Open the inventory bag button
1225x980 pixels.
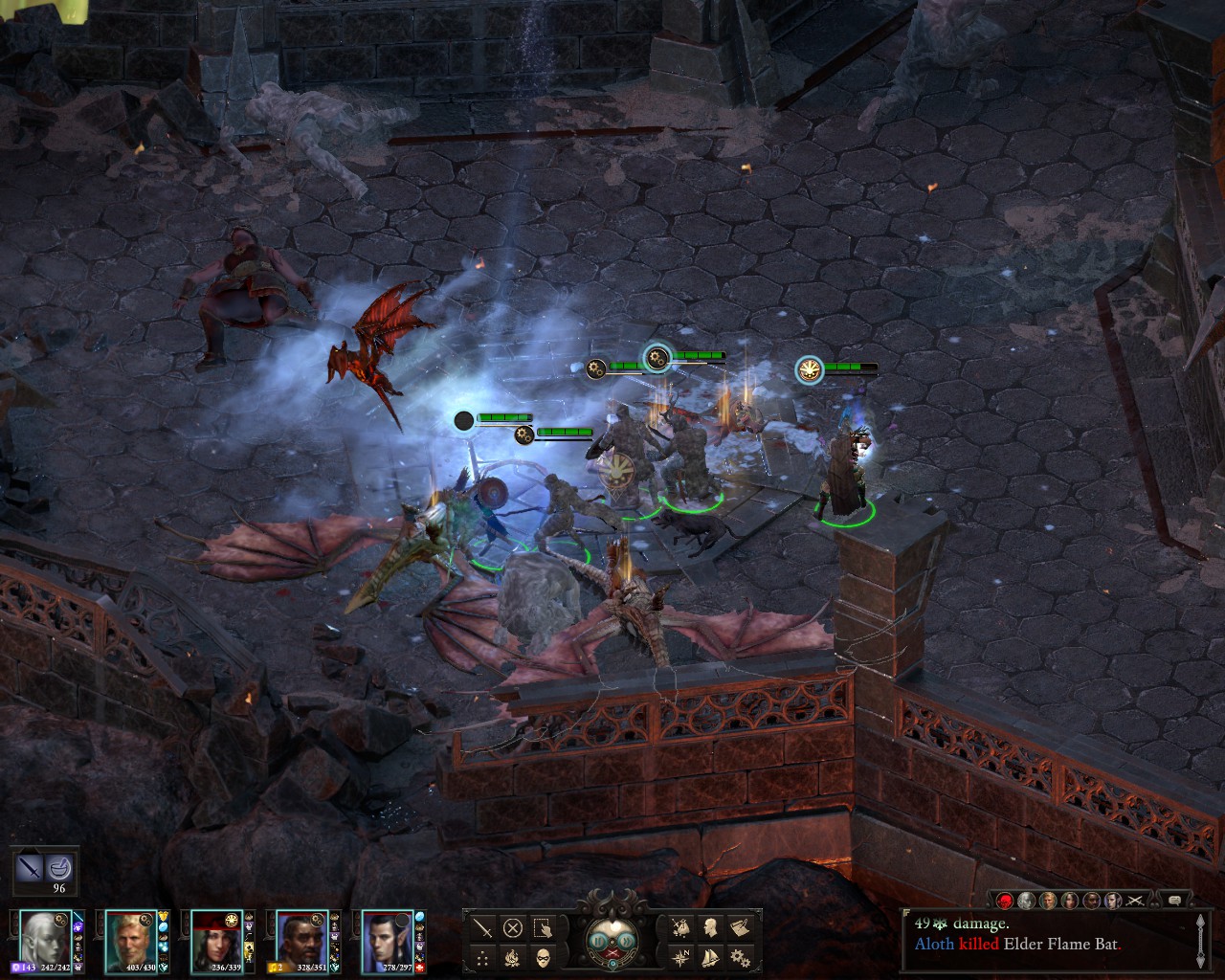(681, 927)
